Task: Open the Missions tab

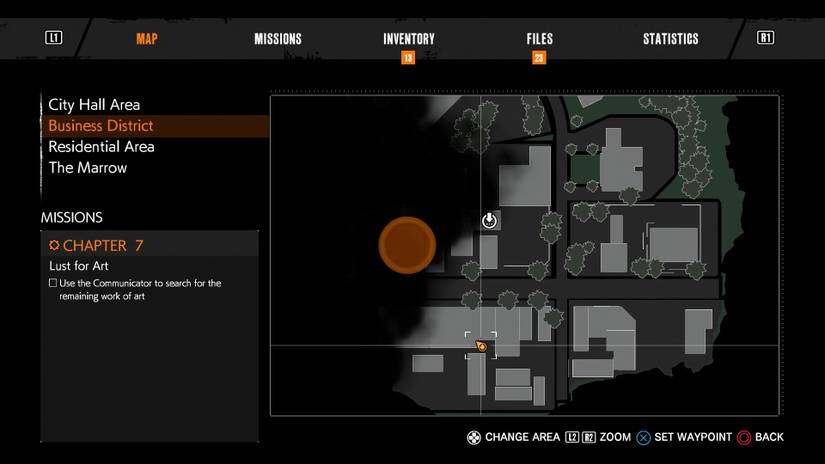Action: click(x=278, y=39)
